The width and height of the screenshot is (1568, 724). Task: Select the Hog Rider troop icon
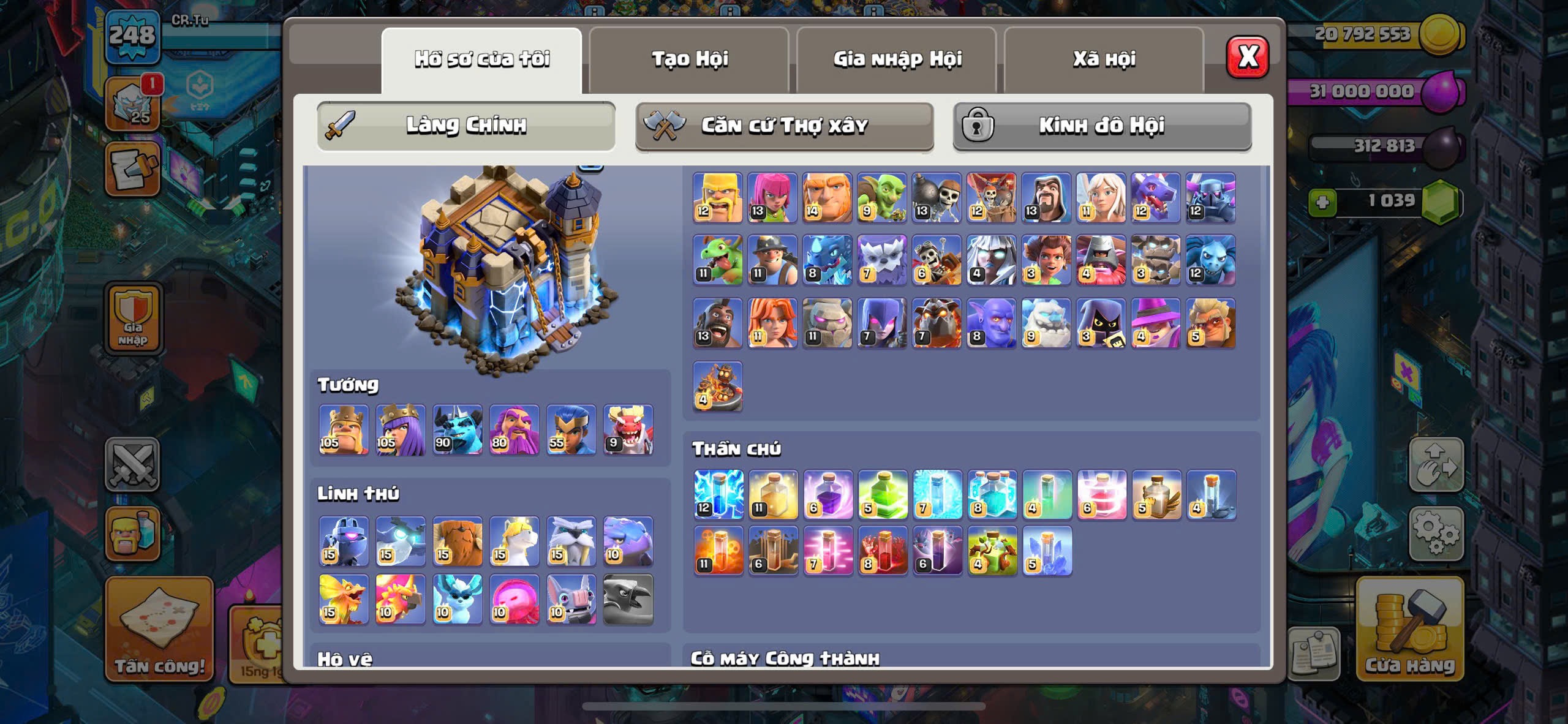[717, 323]
